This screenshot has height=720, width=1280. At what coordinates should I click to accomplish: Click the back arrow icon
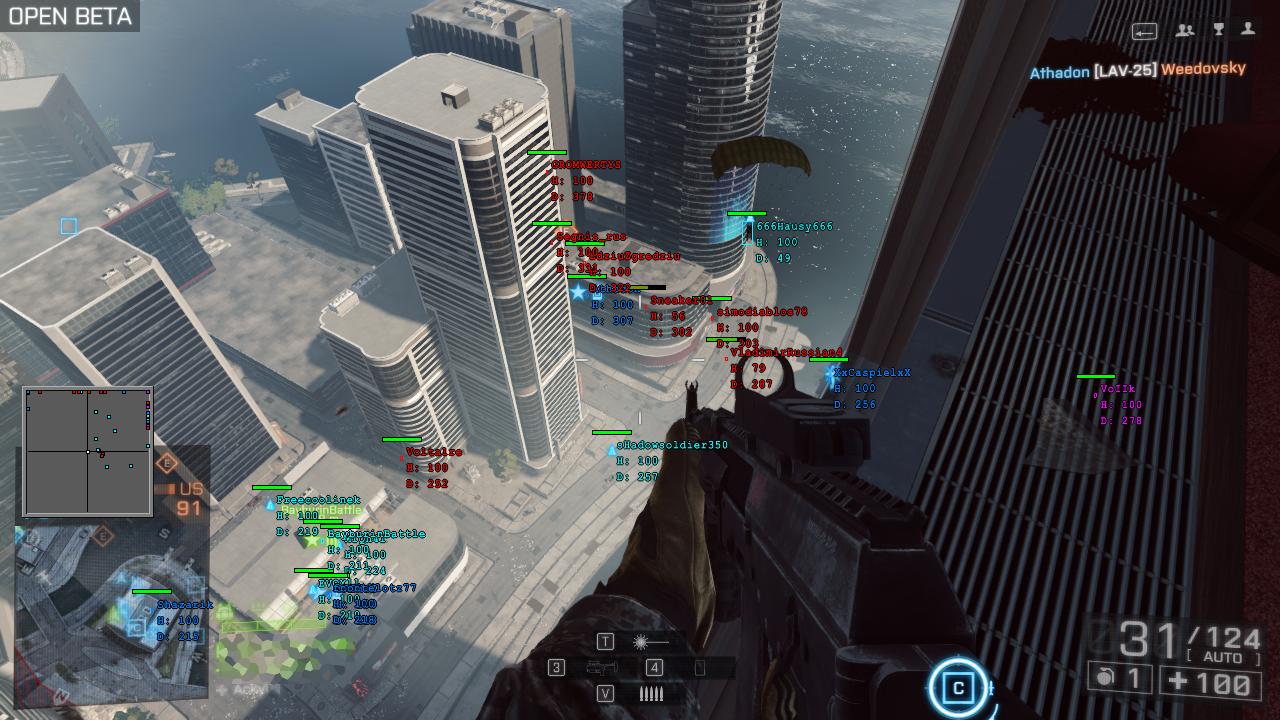(x=1145, y=32)
